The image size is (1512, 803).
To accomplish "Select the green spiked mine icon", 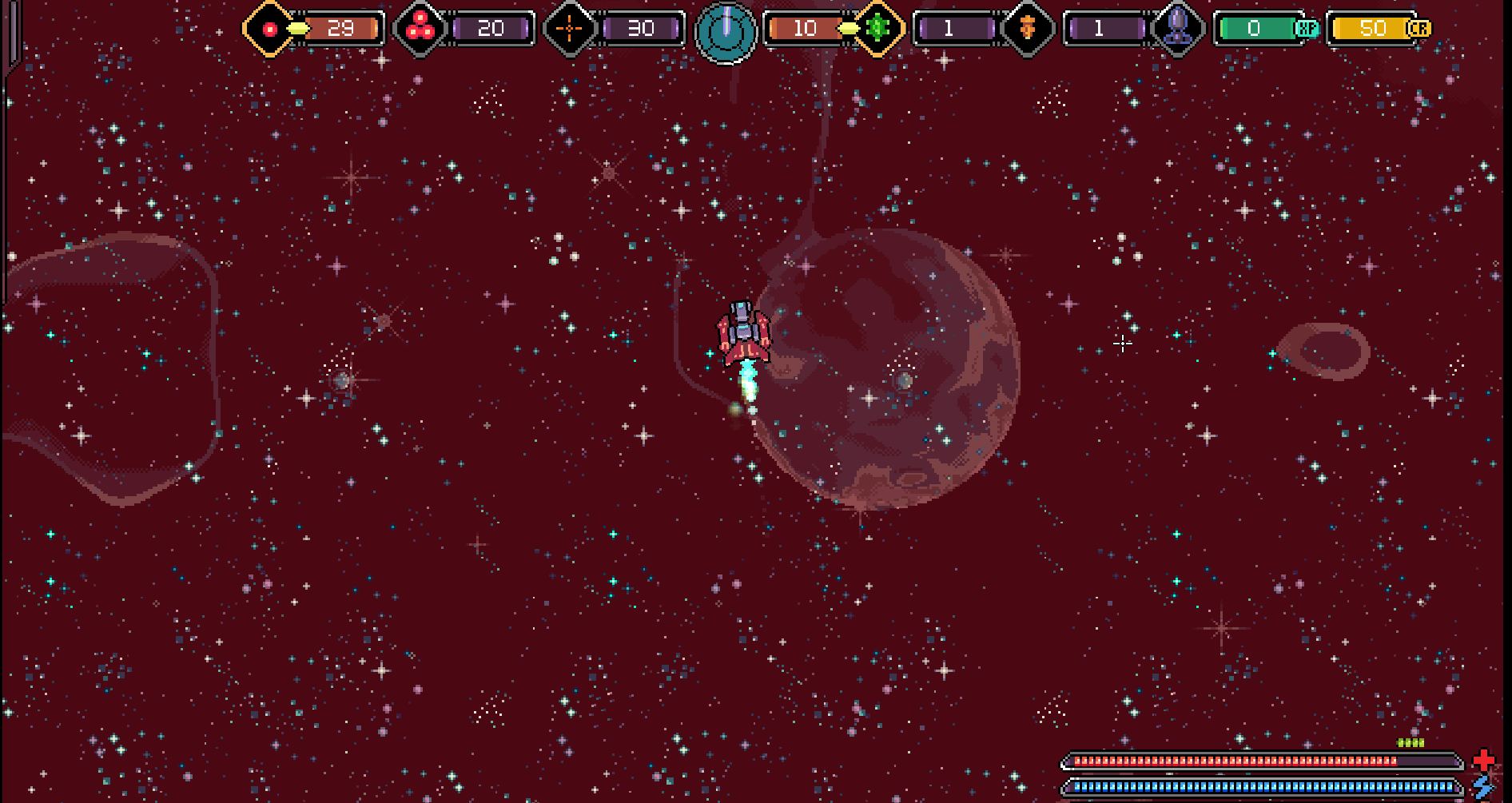I will (x=877, y=29).
